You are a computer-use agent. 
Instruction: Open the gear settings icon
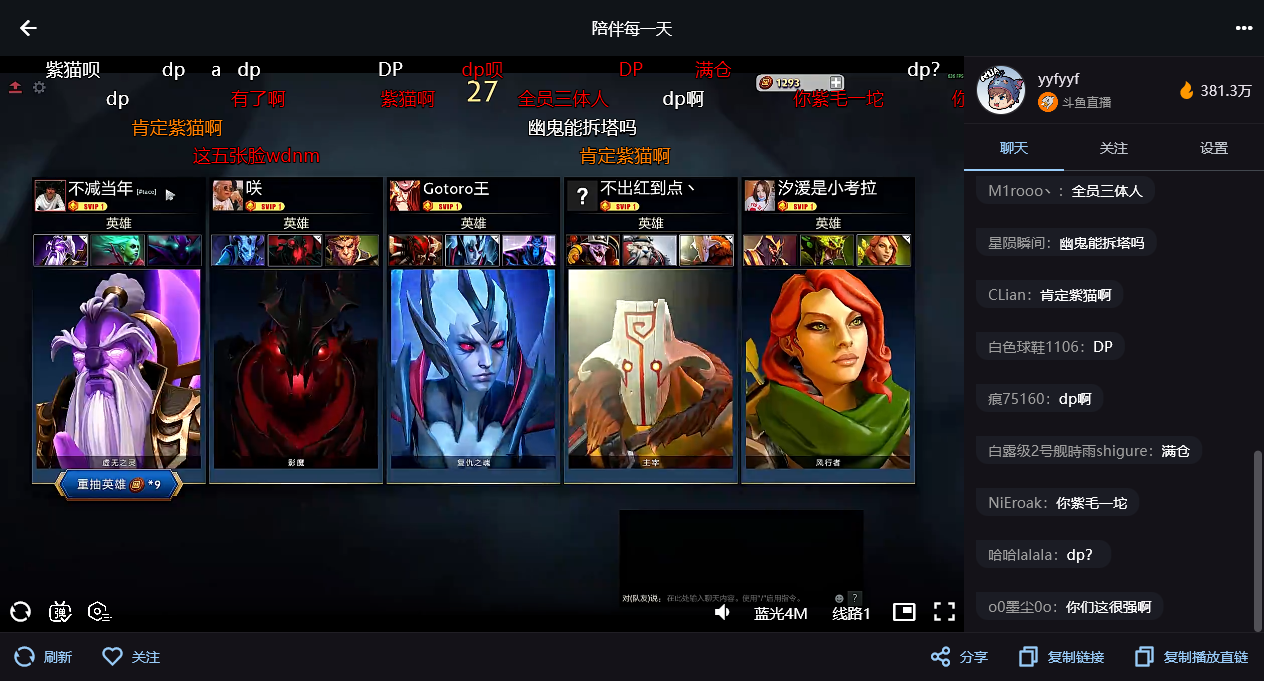39,88
